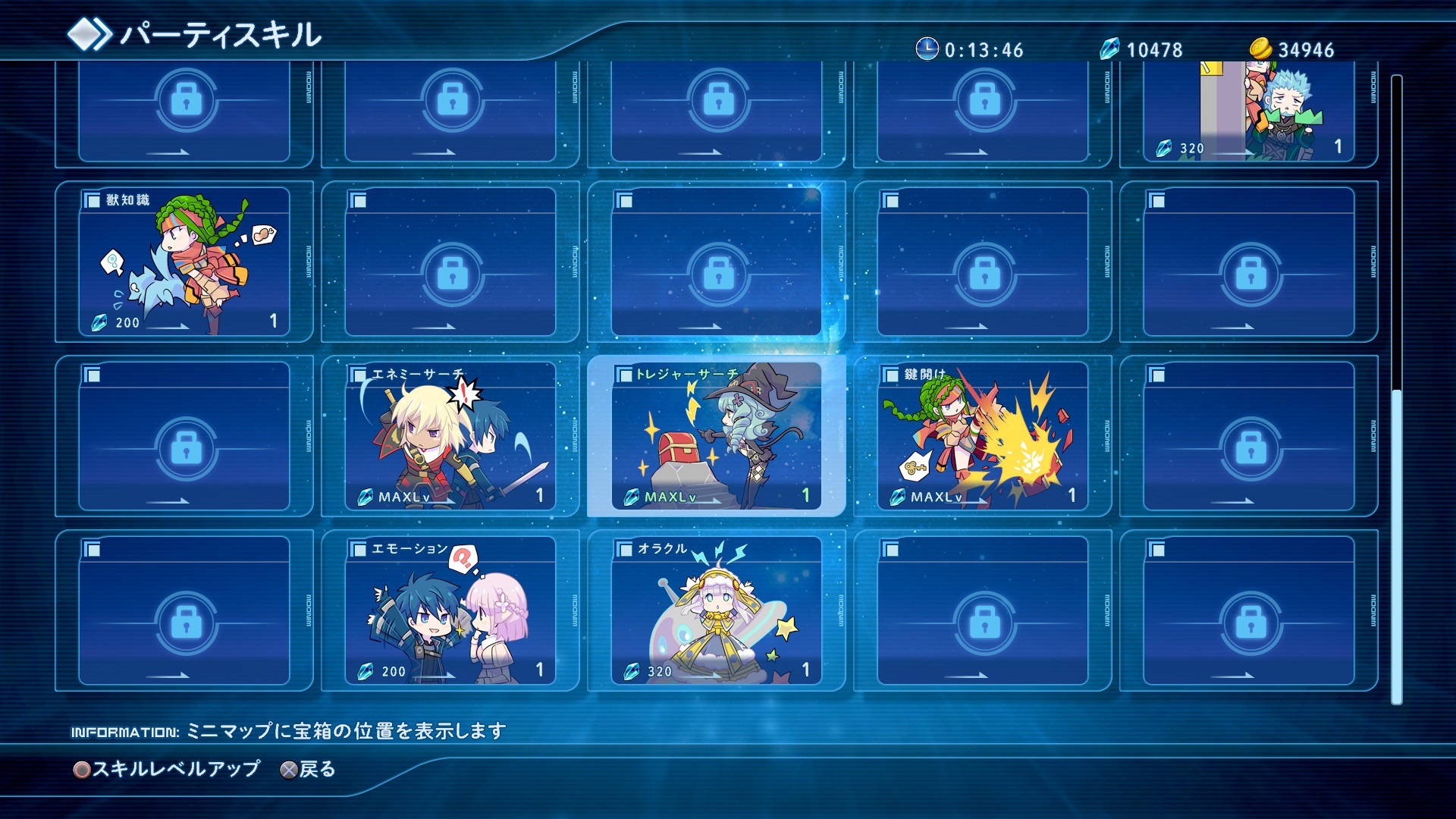Open the 鍵開け (Lock Picking) skill
The image size is (1456, 819).
(x=986, y=440)
